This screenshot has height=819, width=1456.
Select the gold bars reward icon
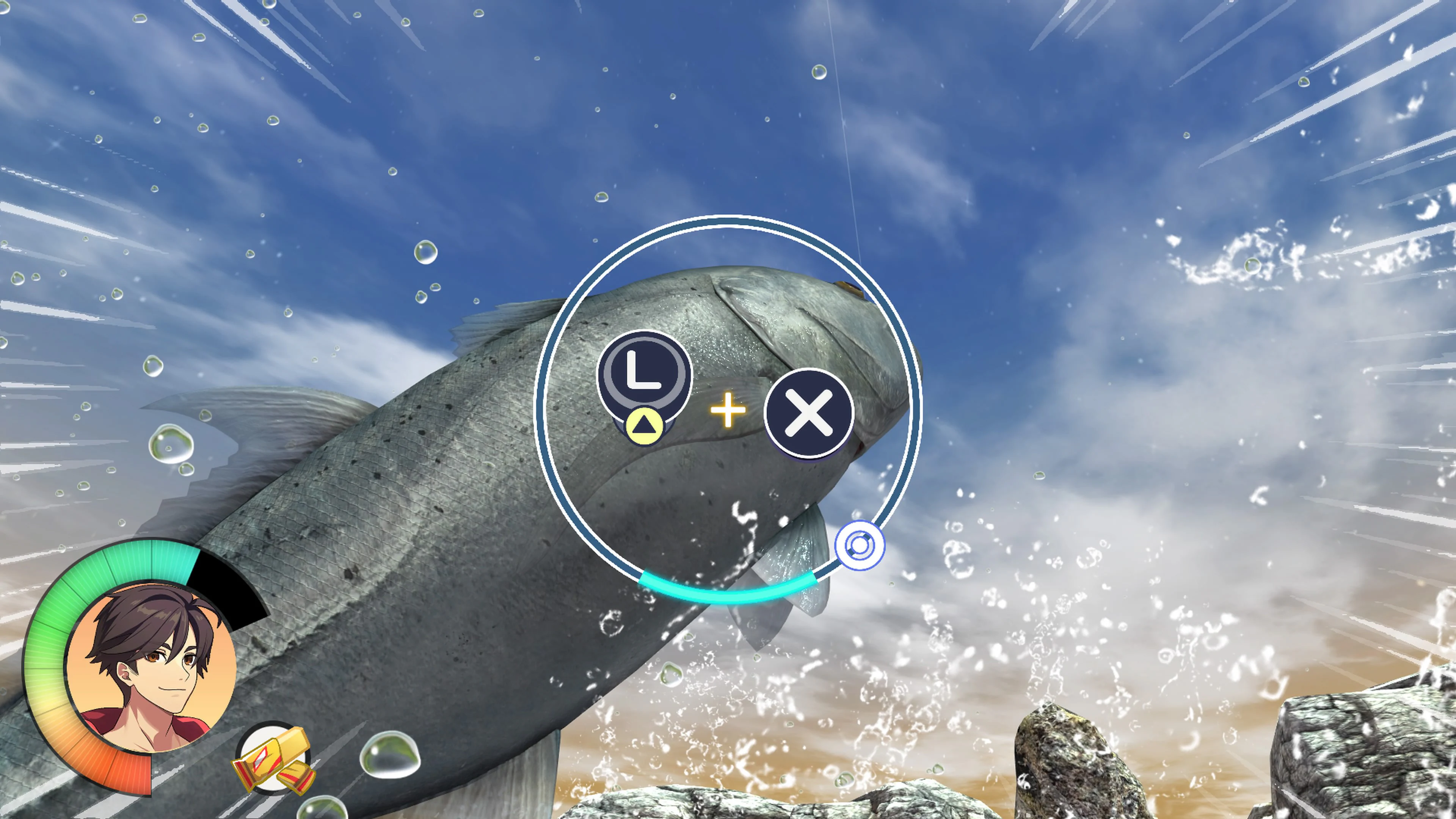275,760
